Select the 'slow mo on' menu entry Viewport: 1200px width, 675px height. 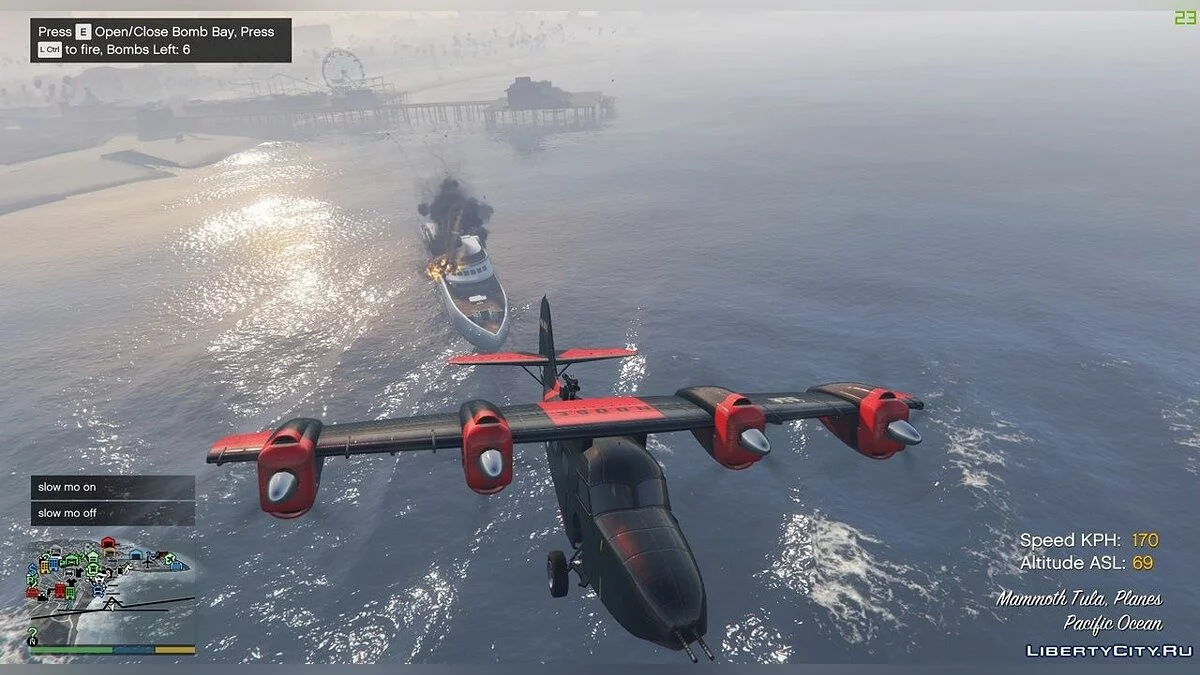(x=112, y=487)
